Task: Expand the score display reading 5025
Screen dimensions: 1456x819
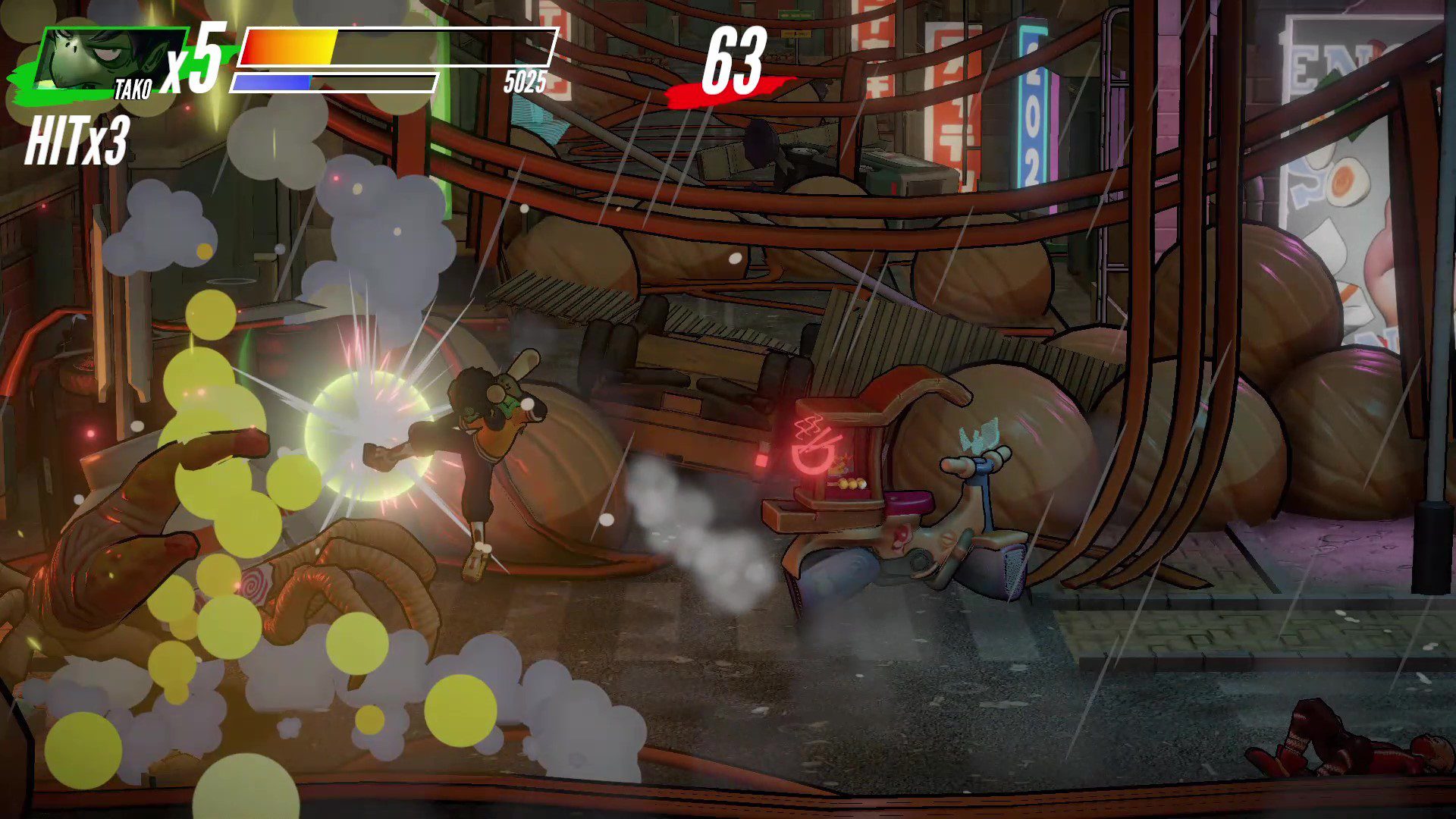Action: [x=523, y=83]
